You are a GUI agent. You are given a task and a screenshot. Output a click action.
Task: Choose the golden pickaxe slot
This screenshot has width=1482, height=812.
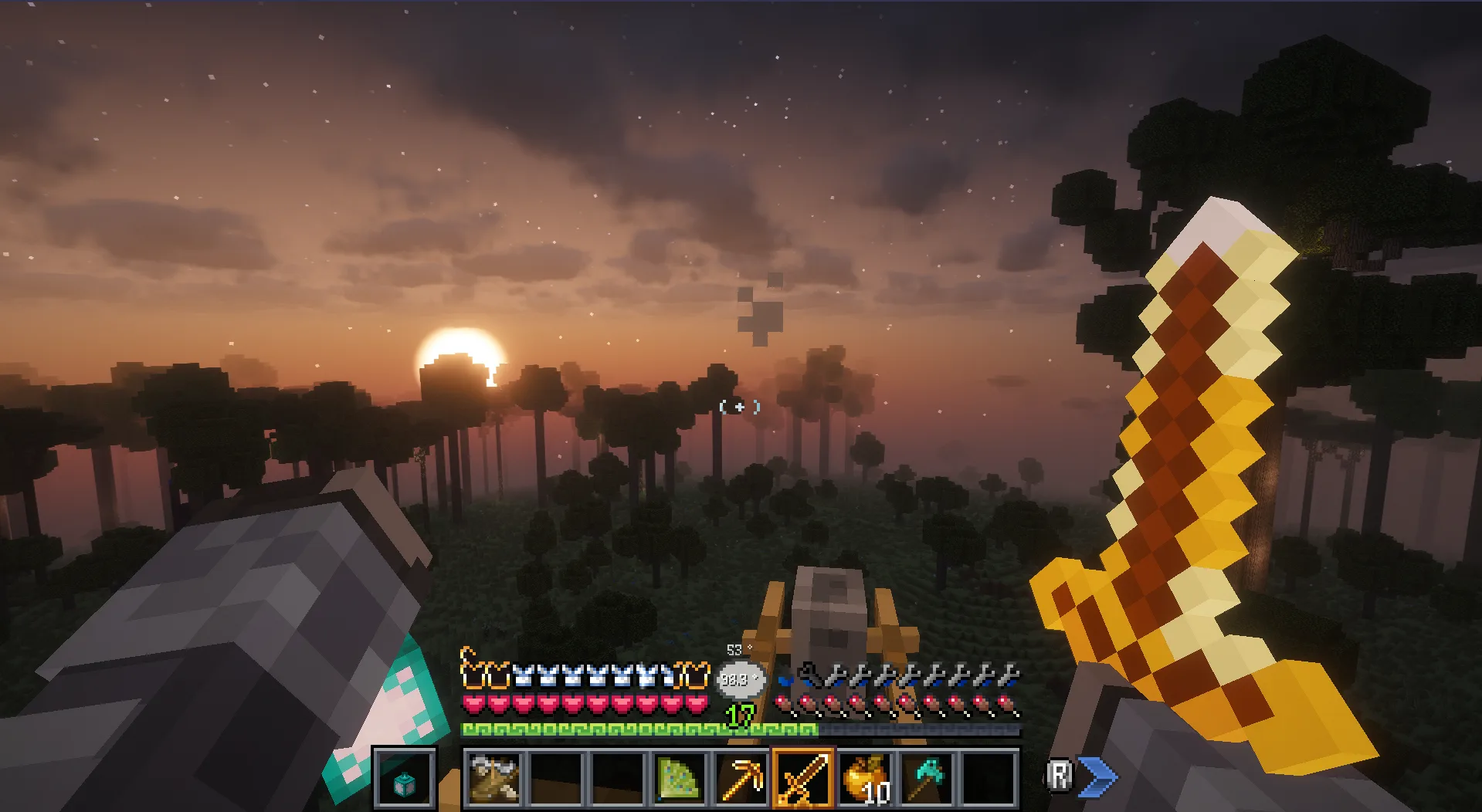[x=741, y=778]
